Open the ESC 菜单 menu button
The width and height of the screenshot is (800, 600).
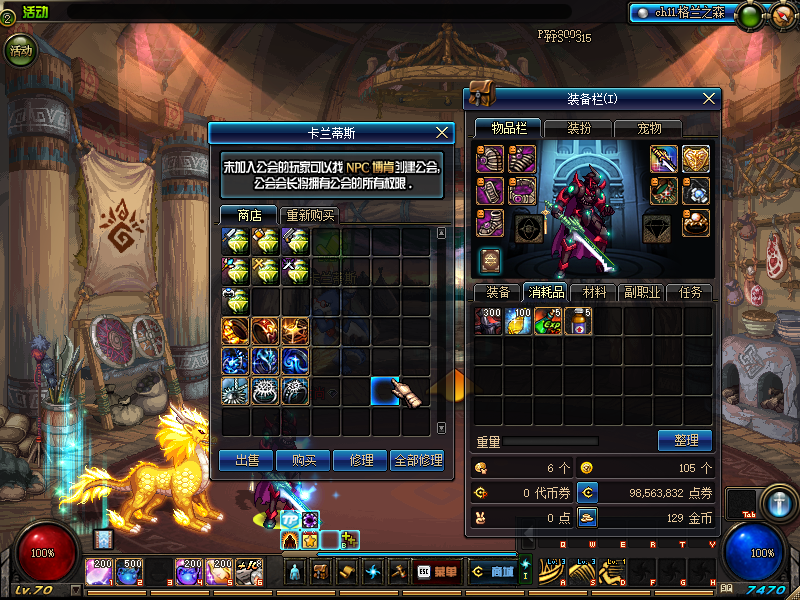(437, 572)
